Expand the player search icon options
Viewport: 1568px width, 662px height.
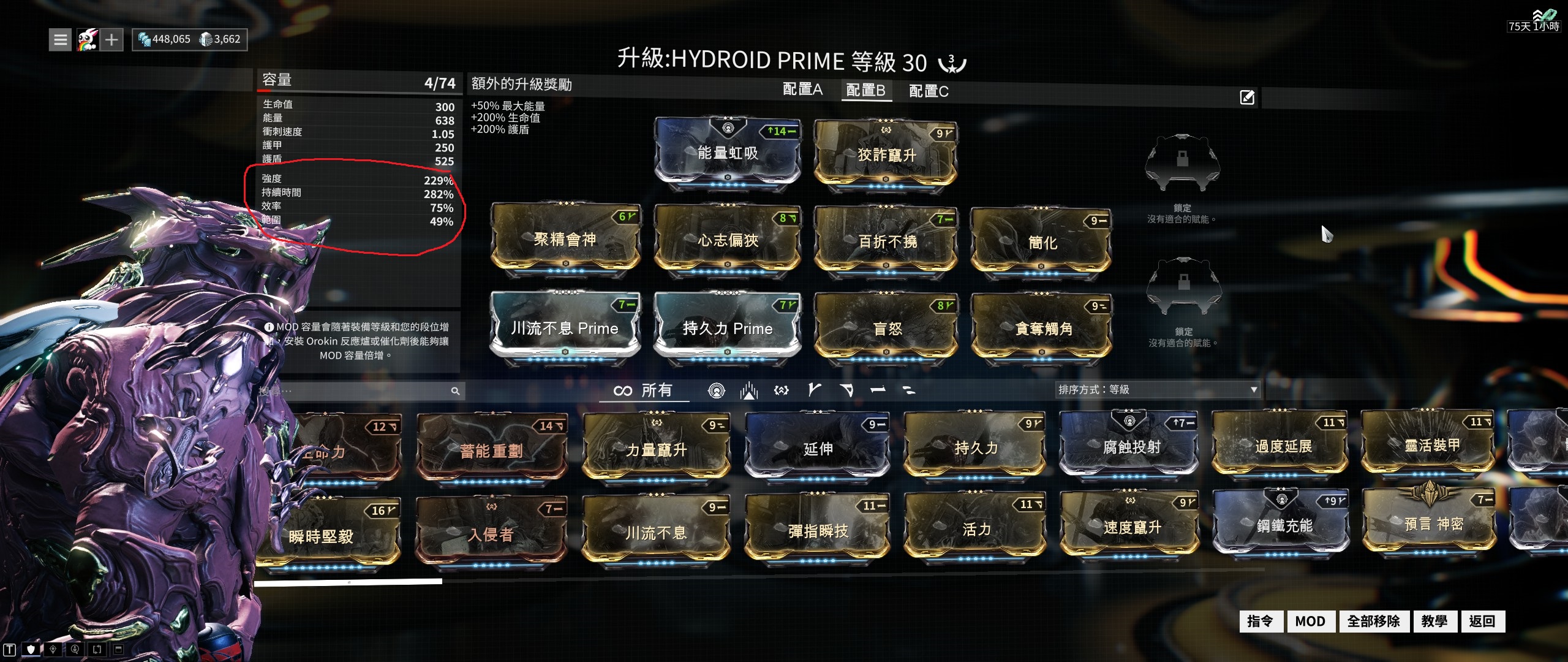[74, 650]
